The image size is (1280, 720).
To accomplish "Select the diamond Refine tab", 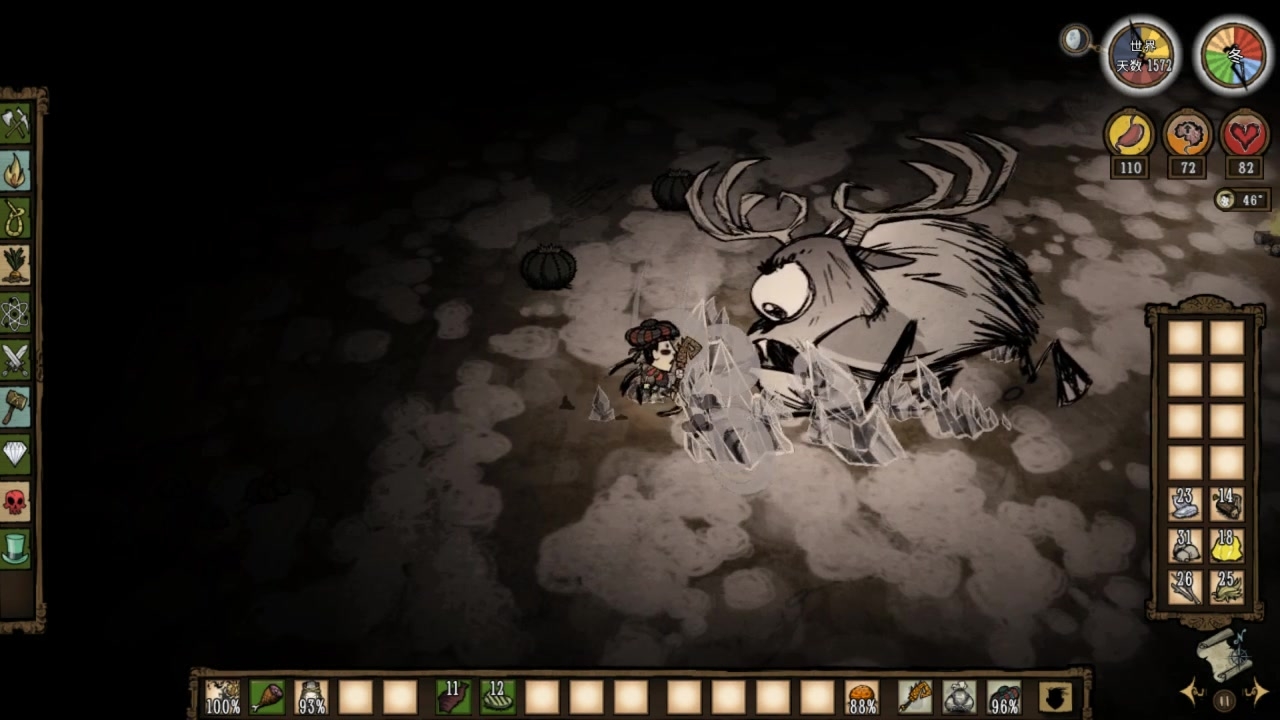I will click(x=16, y=453).
